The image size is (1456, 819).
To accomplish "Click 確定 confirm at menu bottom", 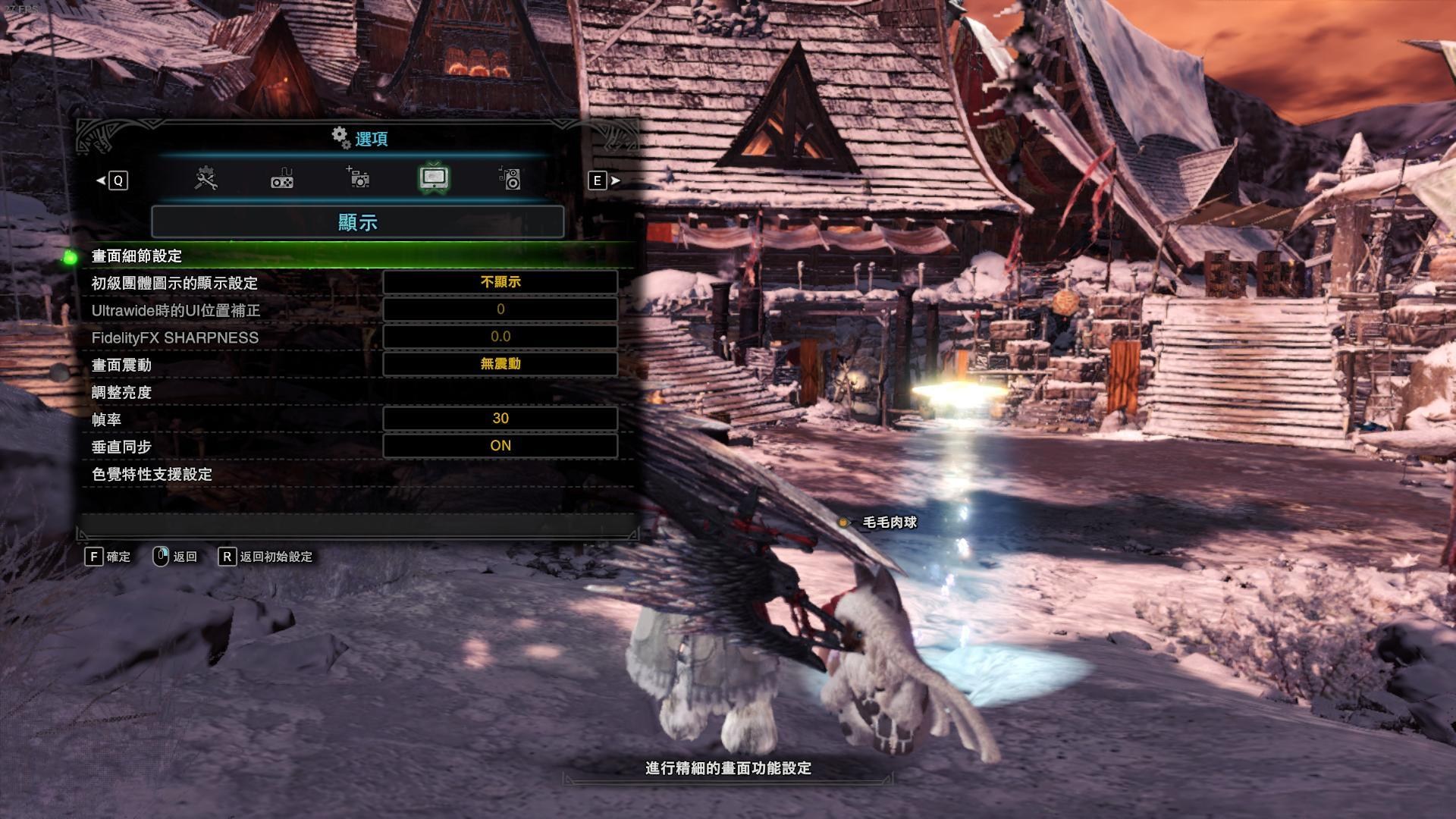I will coord(108,557).
